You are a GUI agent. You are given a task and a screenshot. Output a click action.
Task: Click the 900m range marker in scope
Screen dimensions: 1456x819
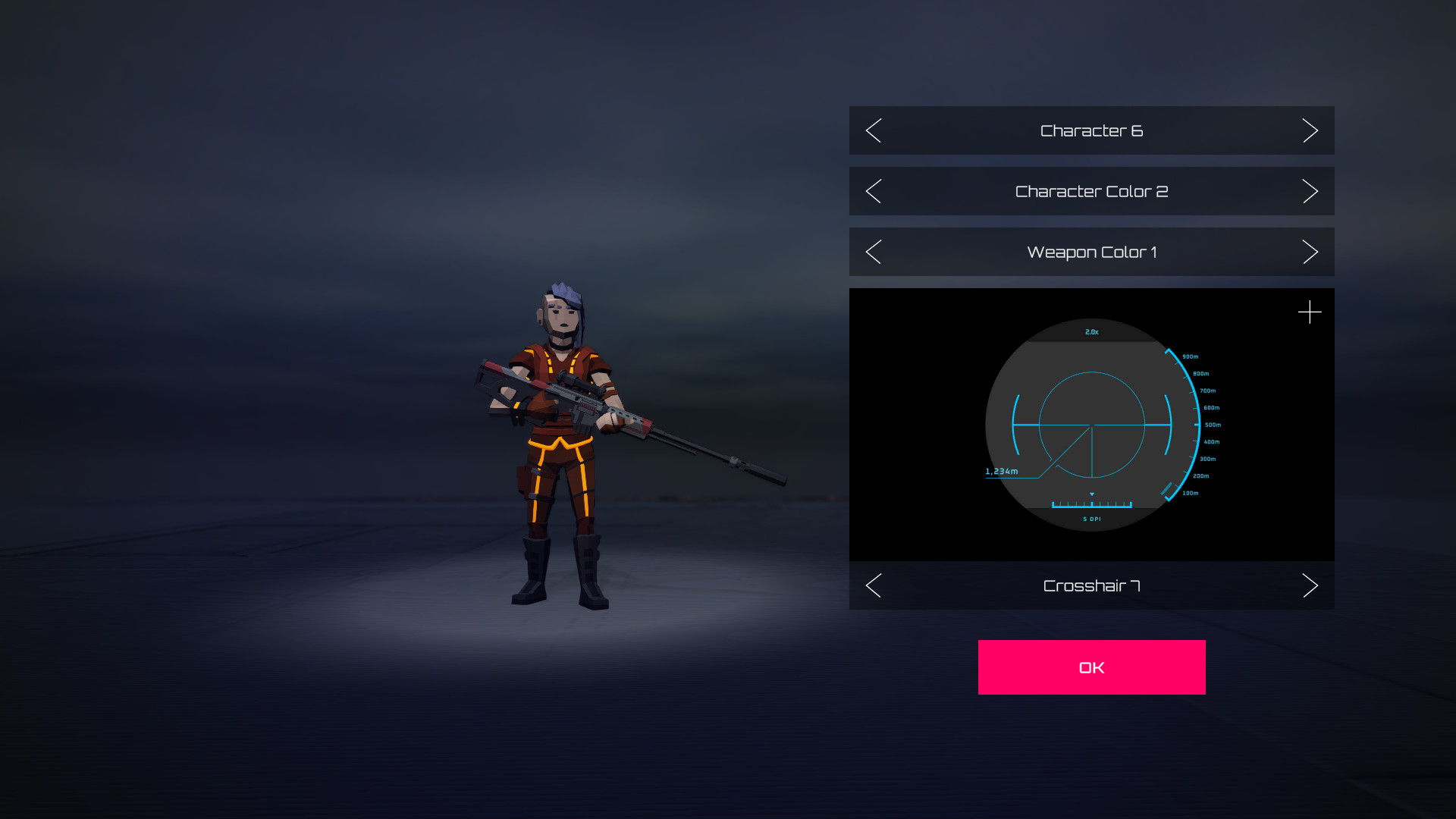tap(1190, 356)
